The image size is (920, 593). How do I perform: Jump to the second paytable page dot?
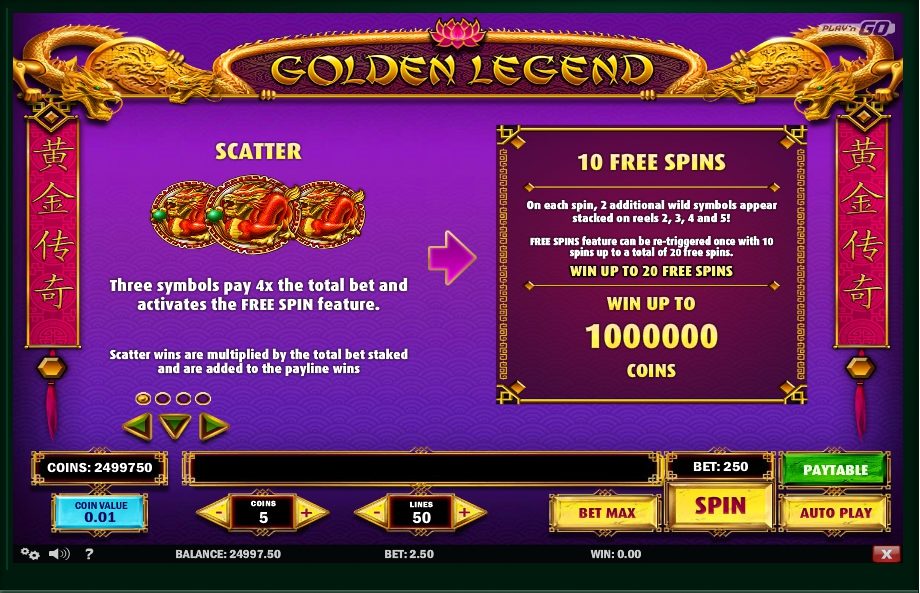tap(163, 399)
